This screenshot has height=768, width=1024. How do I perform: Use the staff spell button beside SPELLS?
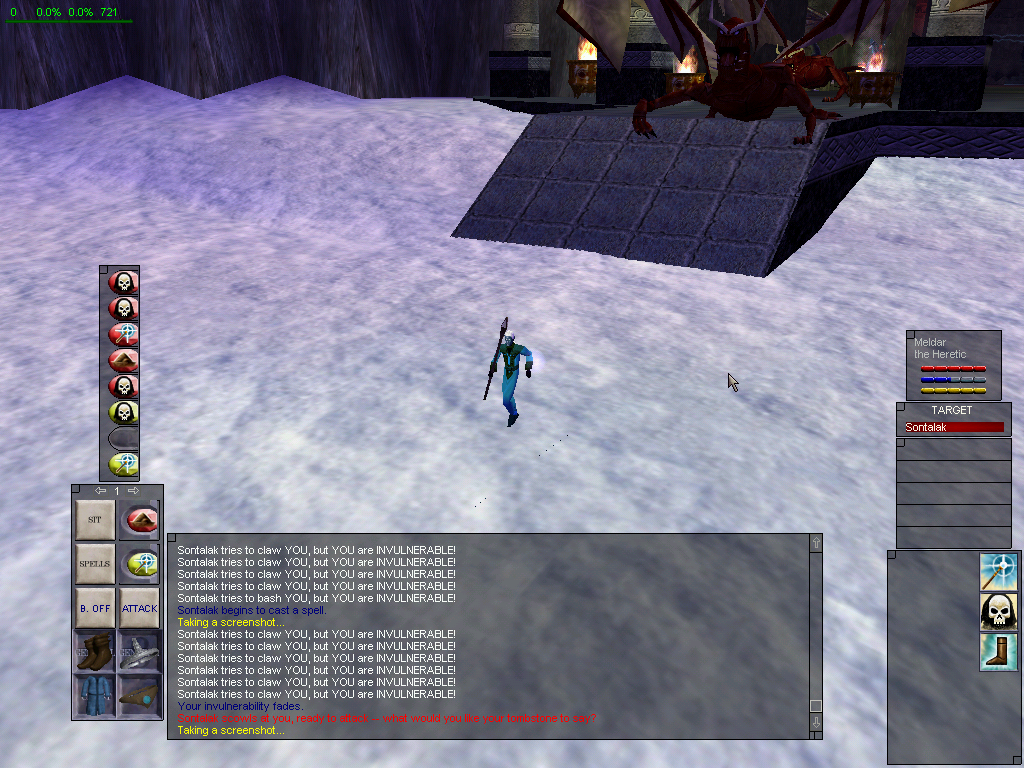click(x=139, y=564)
